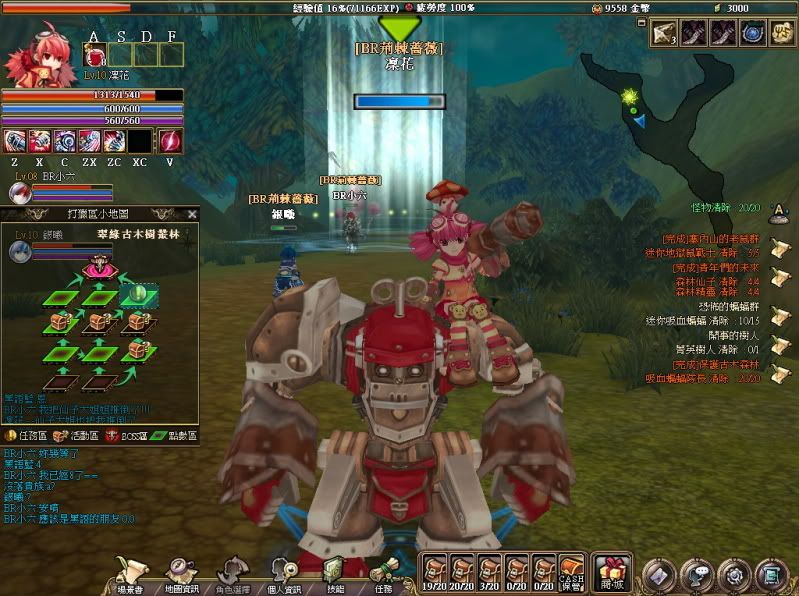The image size is (799, 596).
Task: Activate the red V special skill
Action: pos(170,141)
